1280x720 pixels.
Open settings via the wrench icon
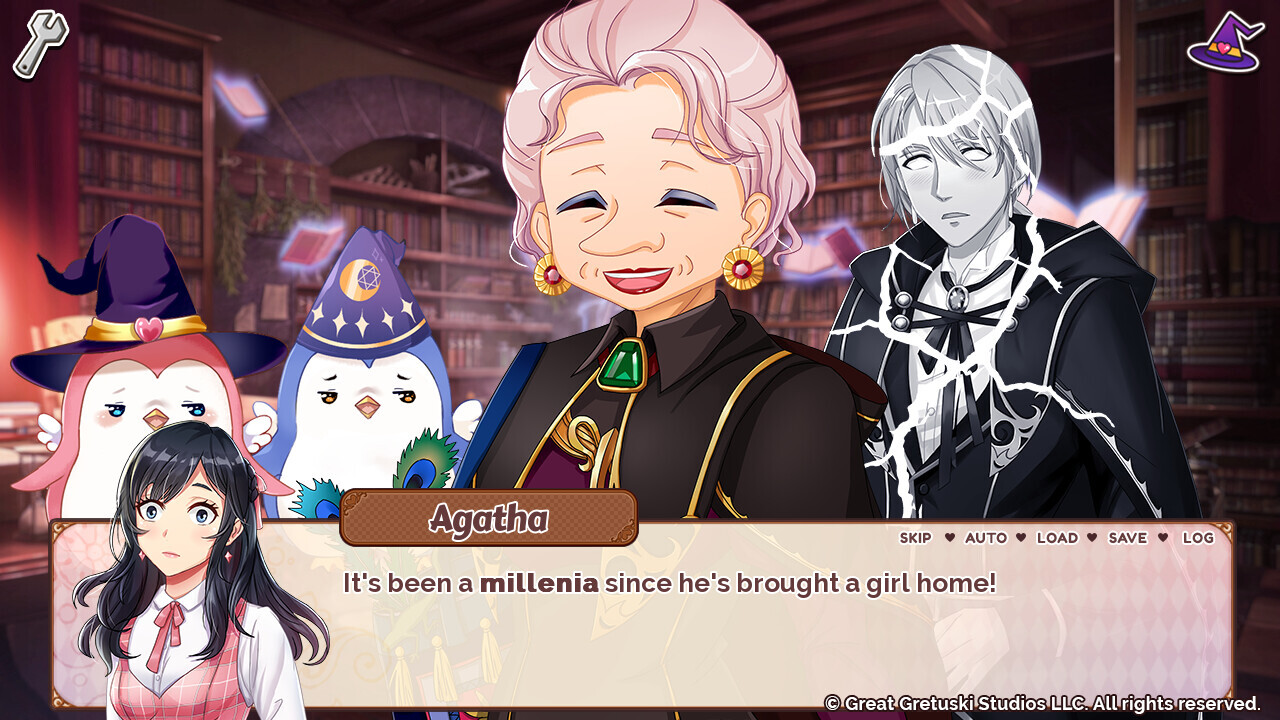point(38,40)
